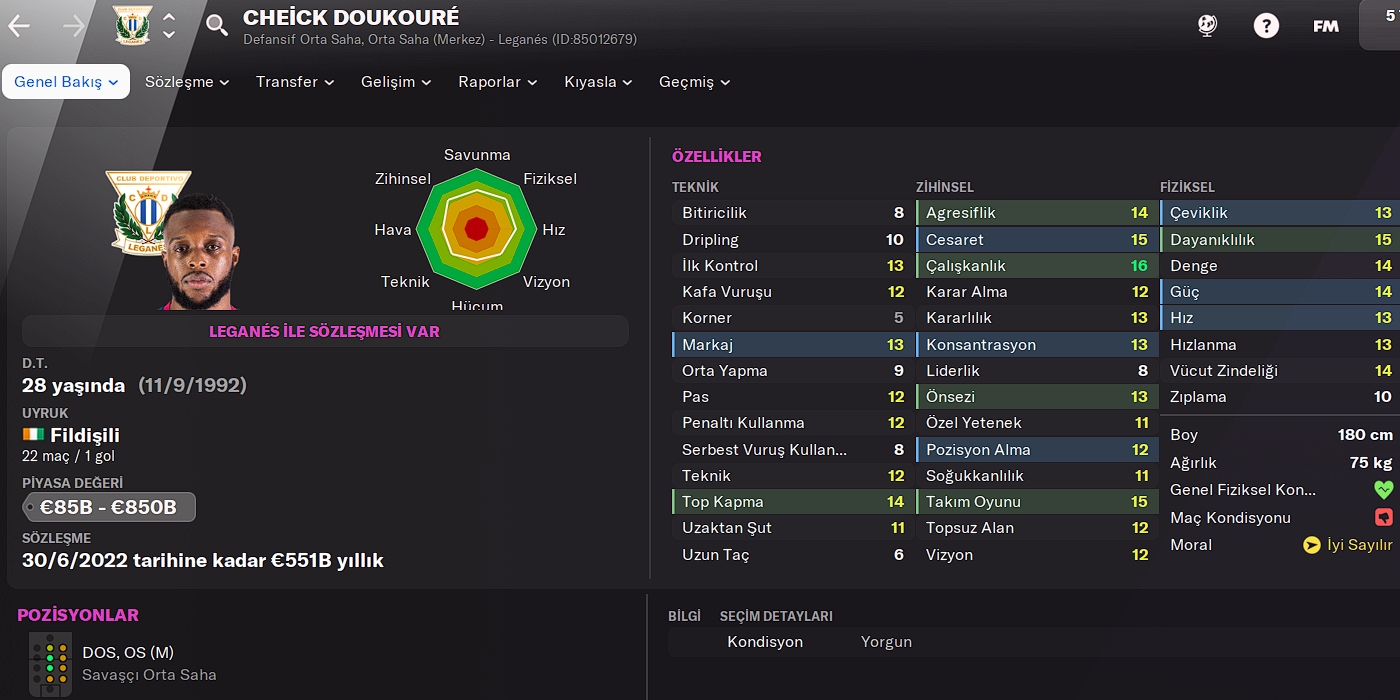Click the question mark help icon
Viewport: 1400px width, 700px height.
(1266, 26)
